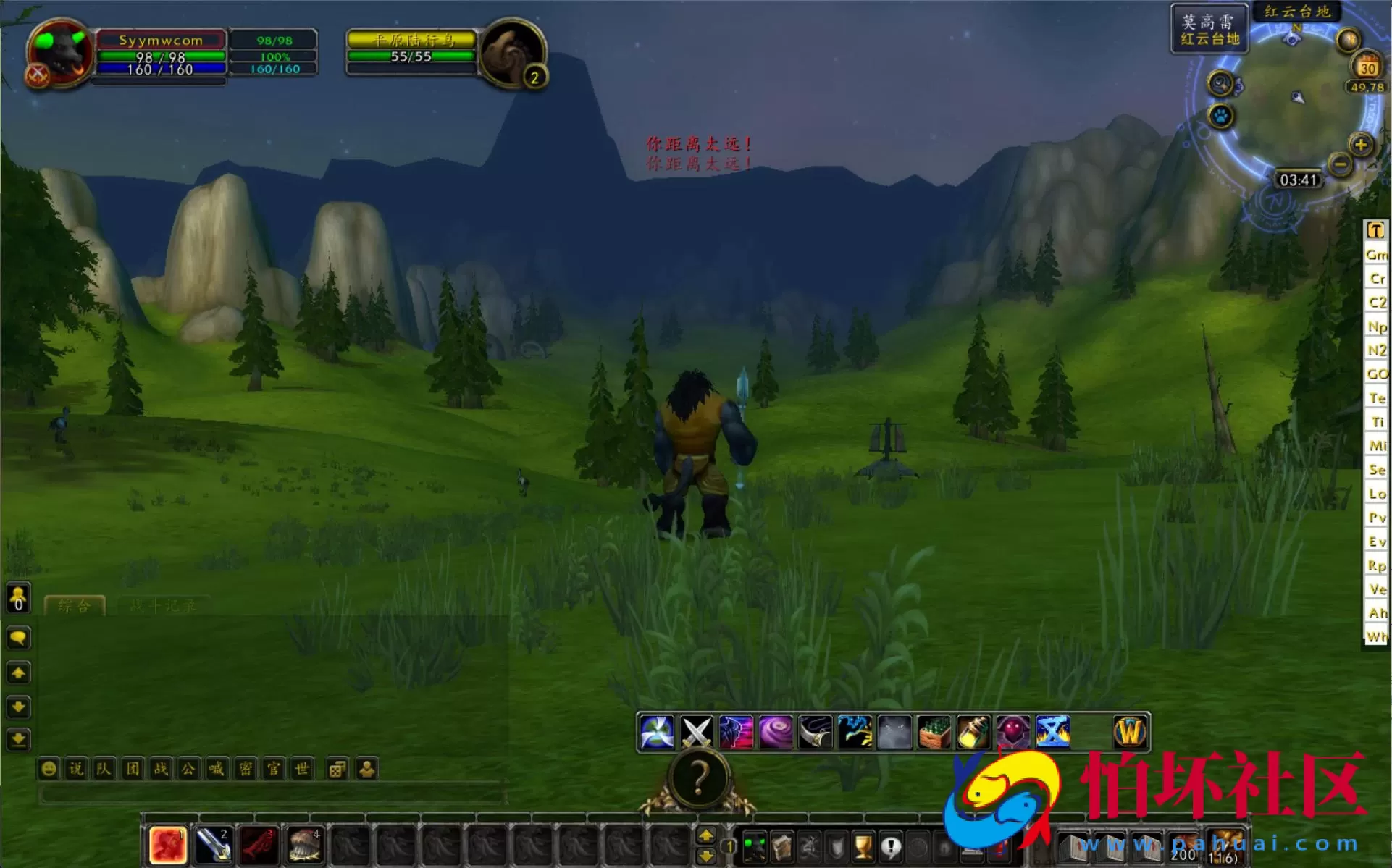The height and width of the screenshot is (868, 1392).
Task: Toggle minimap tracking with the paw icon
Action: [x=1220, y=114]
